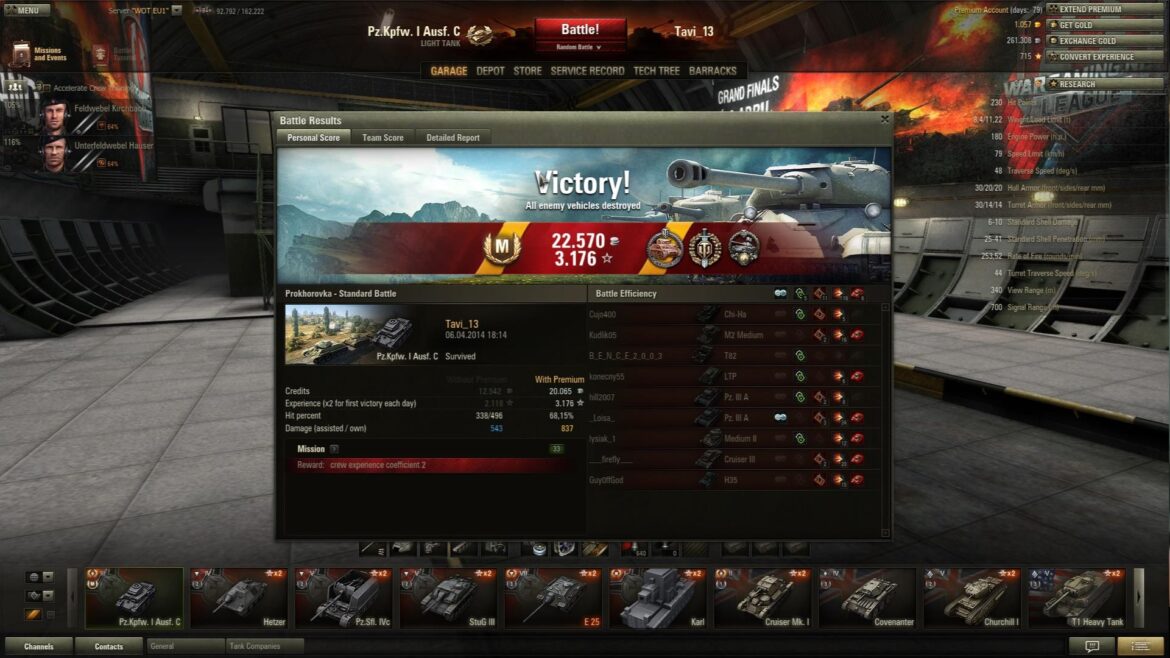Choose the Churchill I tank slot
The height and width of the screenshot is (658, 1170).
click(x=973, y=598)
